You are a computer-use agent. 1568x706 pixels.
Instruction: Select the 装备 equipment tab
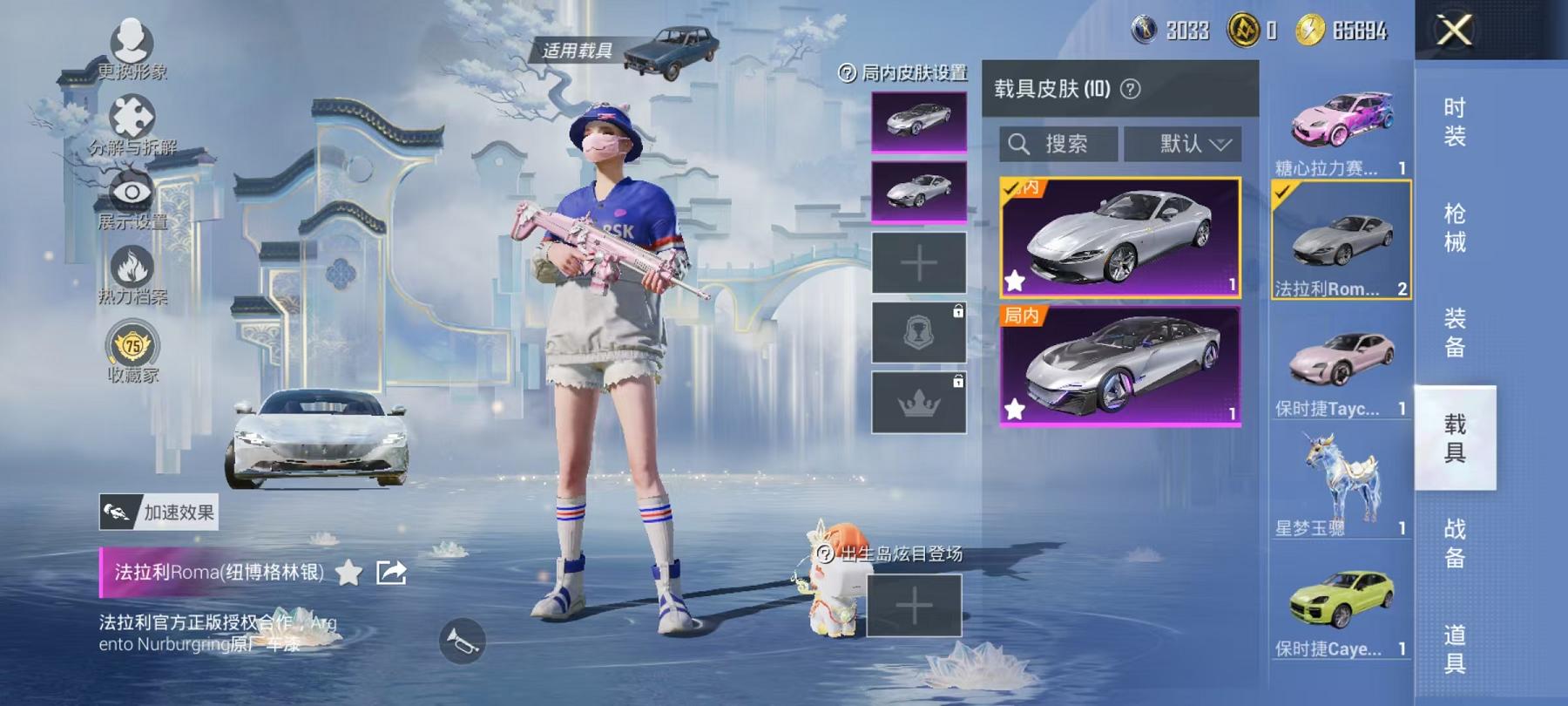[x=1454, y=332]
